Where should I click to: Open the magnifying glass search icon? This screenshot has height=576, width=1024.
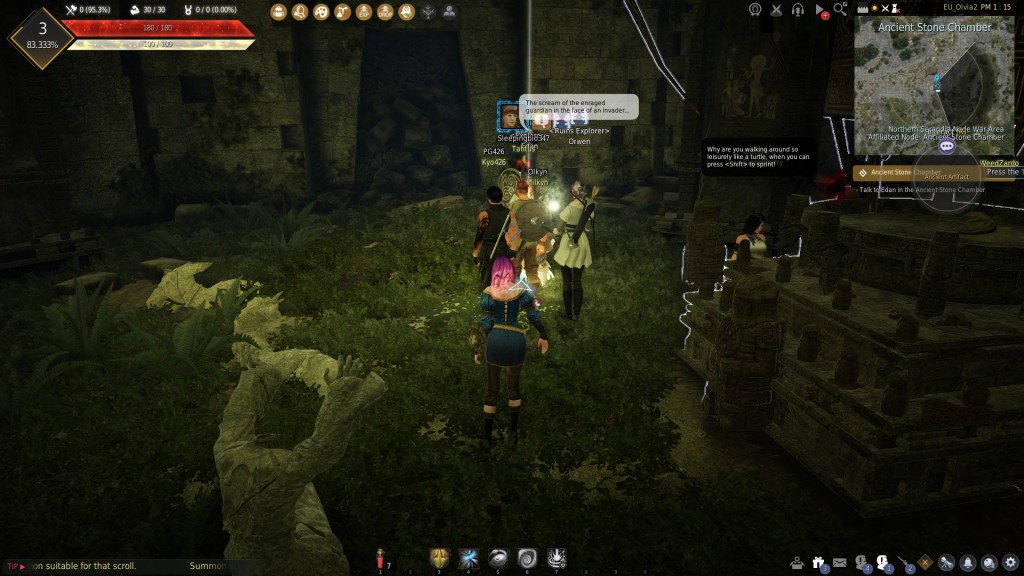point(841,9)
